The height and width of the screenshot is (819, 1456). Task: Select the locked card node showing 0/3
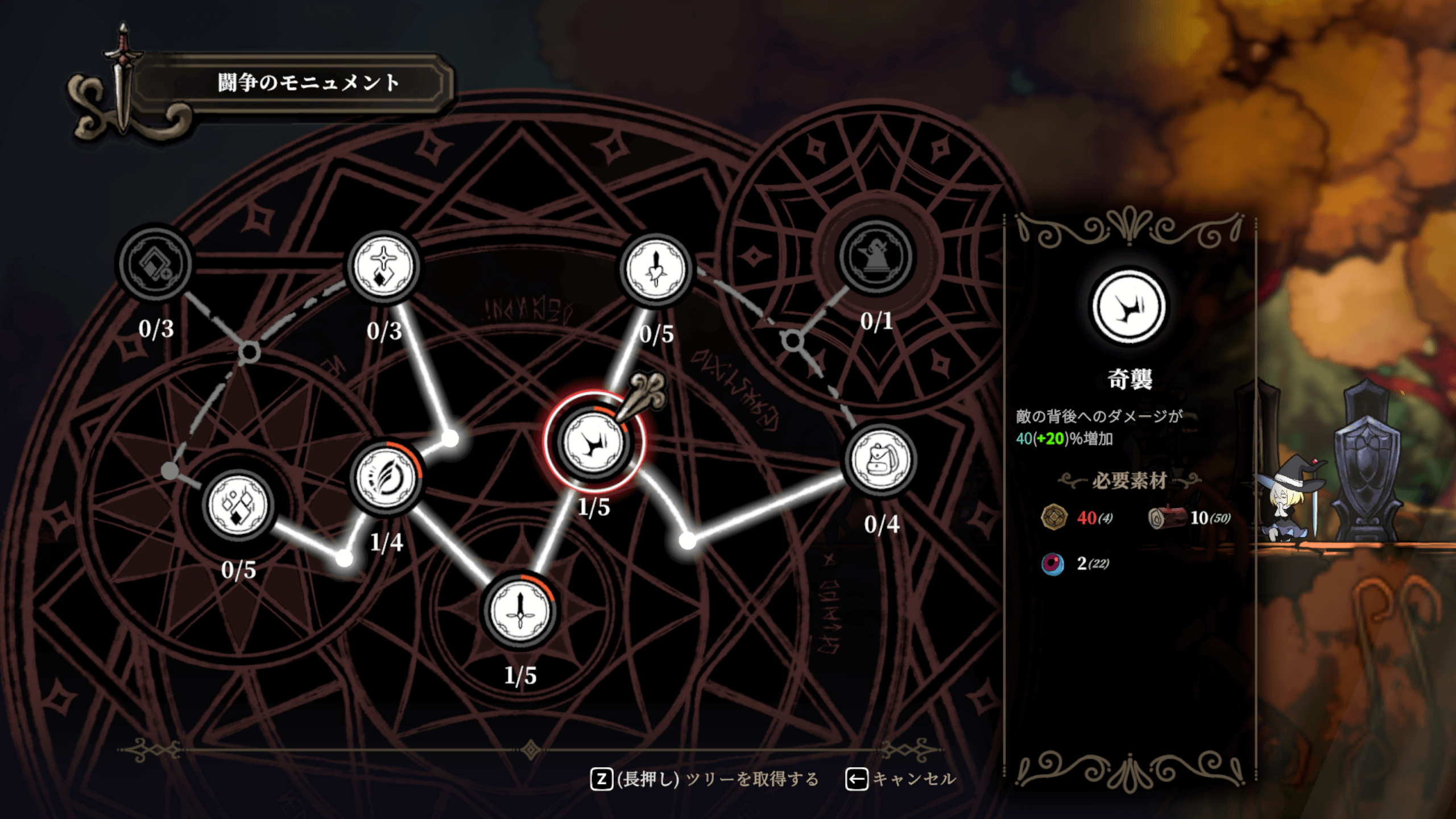[x=154, y=263]
